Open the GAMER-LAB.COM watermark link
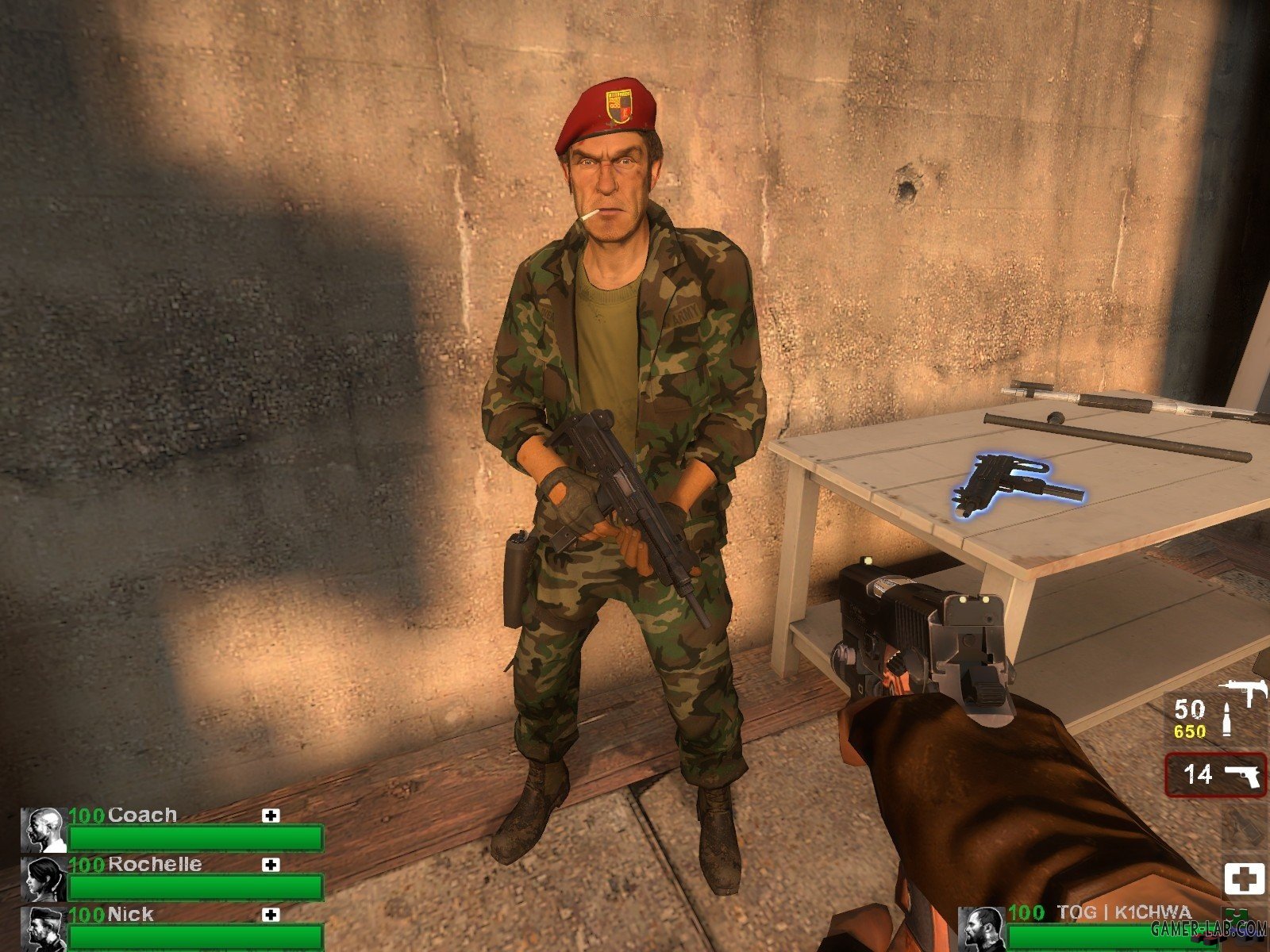The image size is (1270, 952). coord(1222,928)
